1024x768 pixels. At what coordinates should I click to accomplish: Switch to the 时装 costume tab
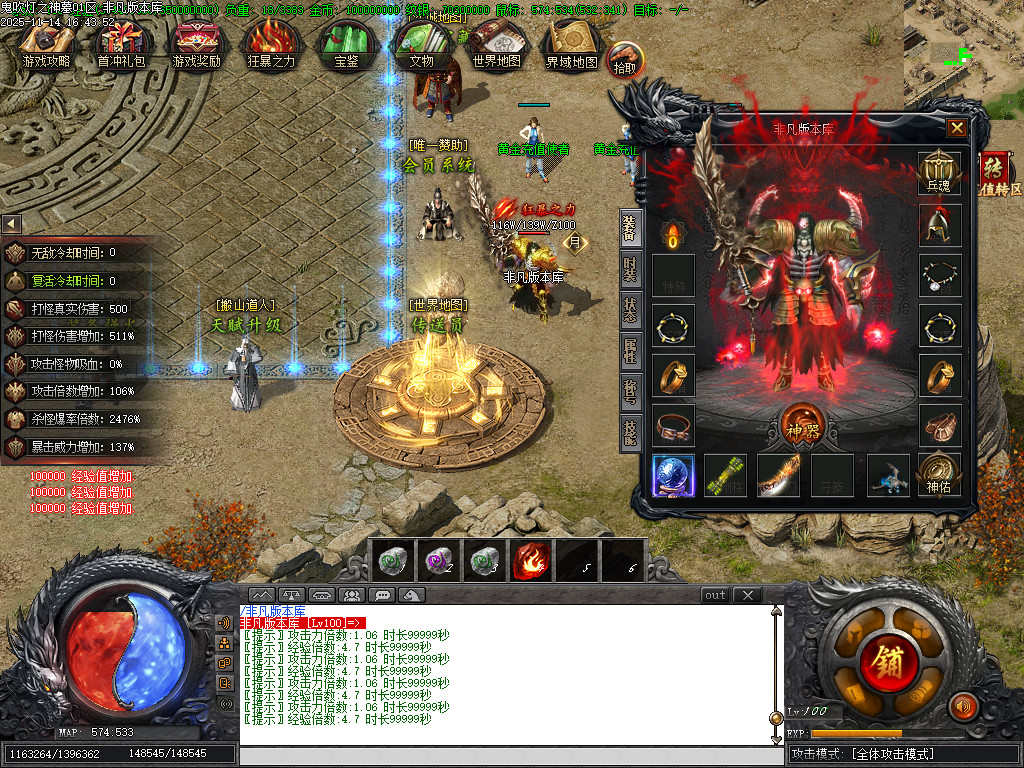click(630, 272)
